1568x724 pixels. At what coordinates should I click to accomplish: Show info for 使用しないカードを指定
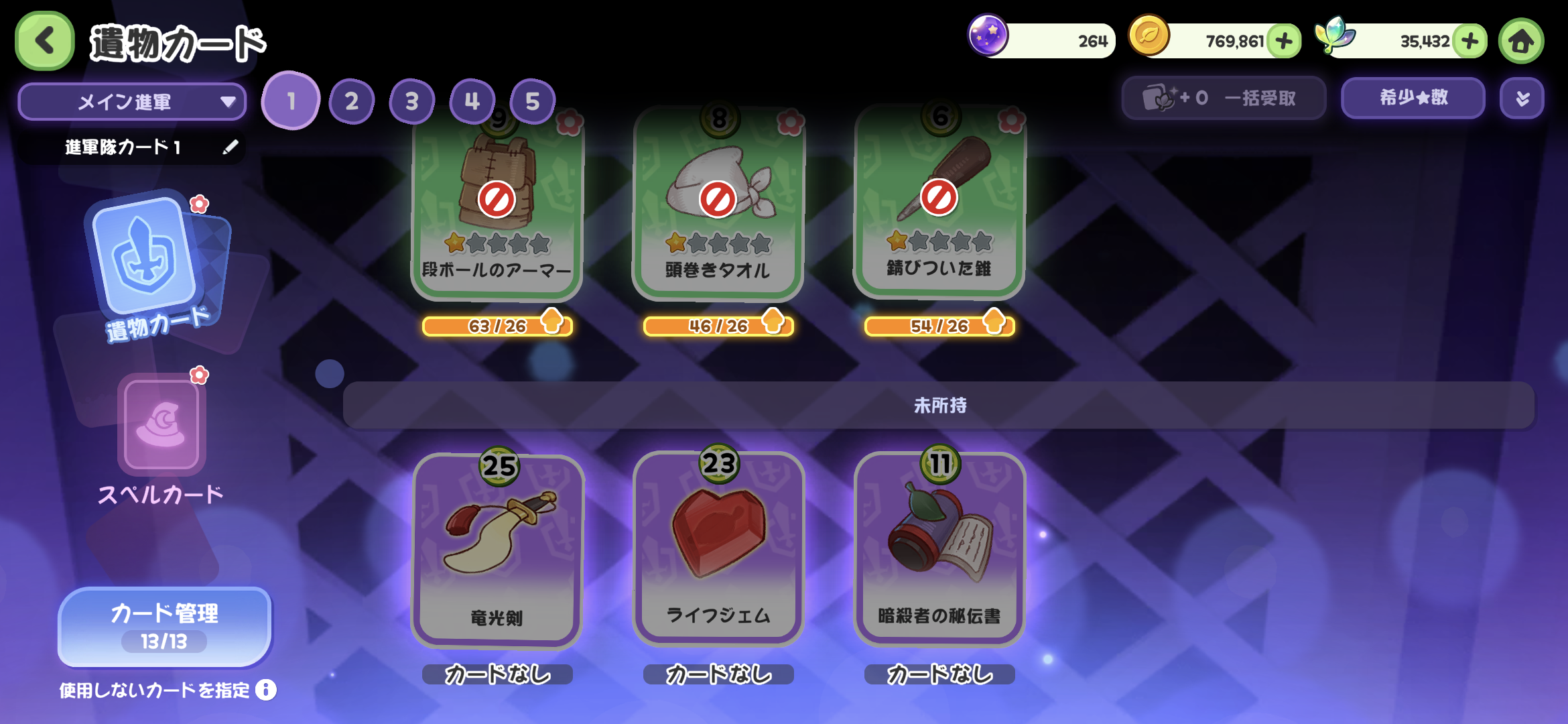pos(266,690)
